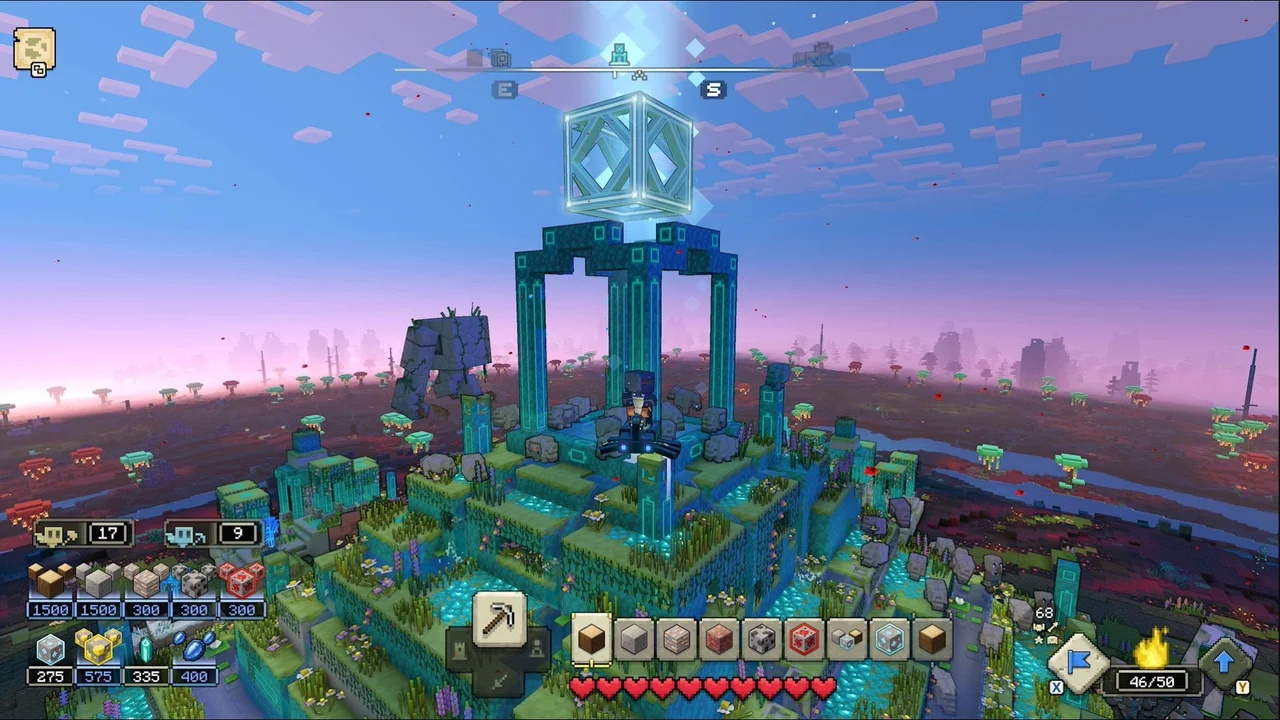
Task: Click the gold resource icon showing 575
Action: coord(98,650)
